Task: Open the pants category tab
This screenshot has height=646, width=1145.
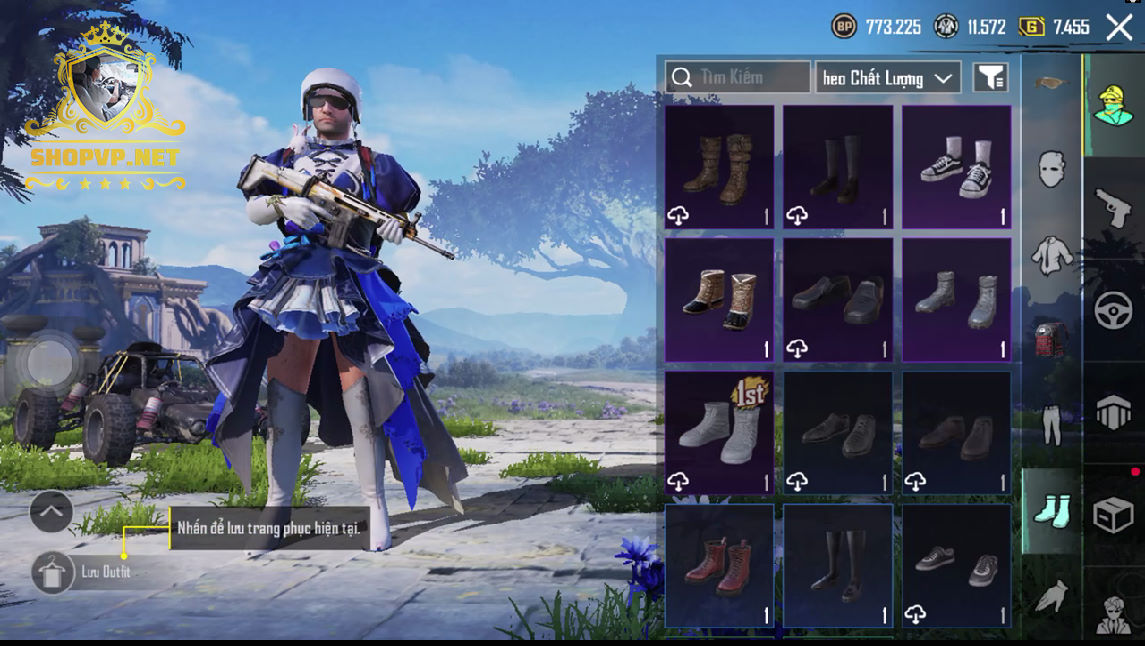Action: coord(1049,425)
